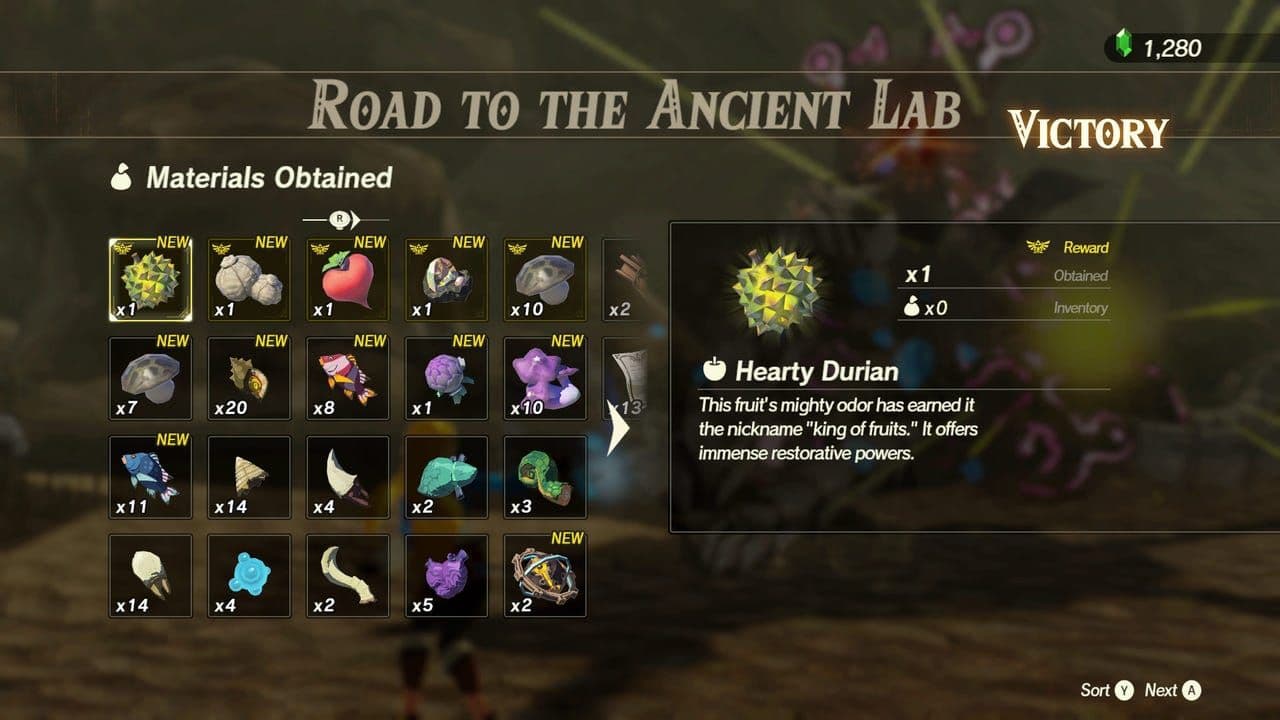
Task: Select the striped horn slot with x14
Action: [x=249, y=477]
